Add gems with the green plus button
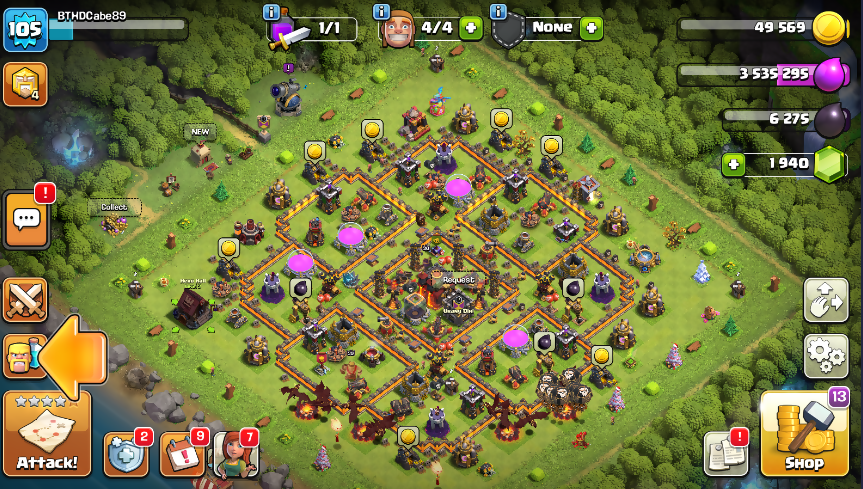This screenshot has height=489, width=863. click(734, 163)
